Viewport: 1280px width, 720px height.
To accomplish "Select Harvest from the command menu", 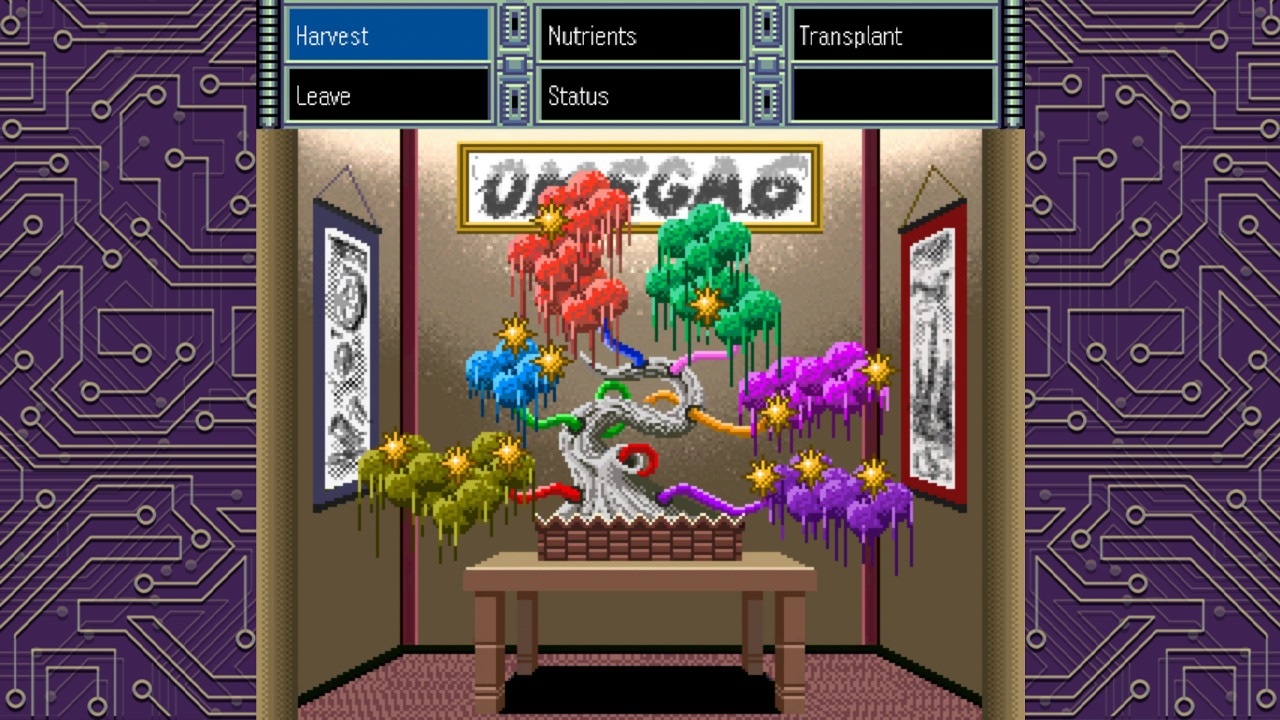I will (388, 35).
